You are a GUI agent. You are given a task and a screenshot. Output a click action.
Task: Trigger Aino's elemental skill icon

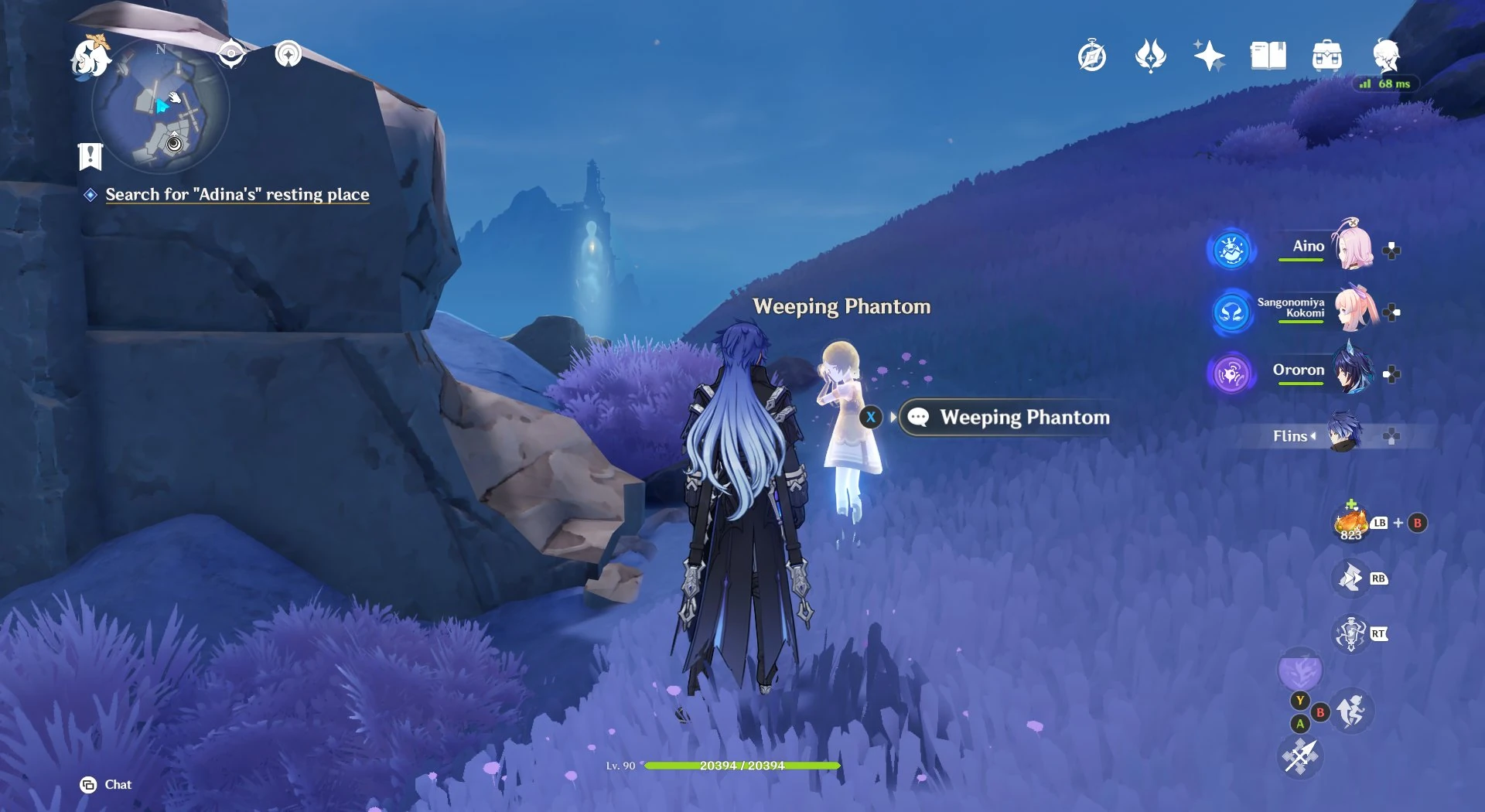tap(1231, 250)
